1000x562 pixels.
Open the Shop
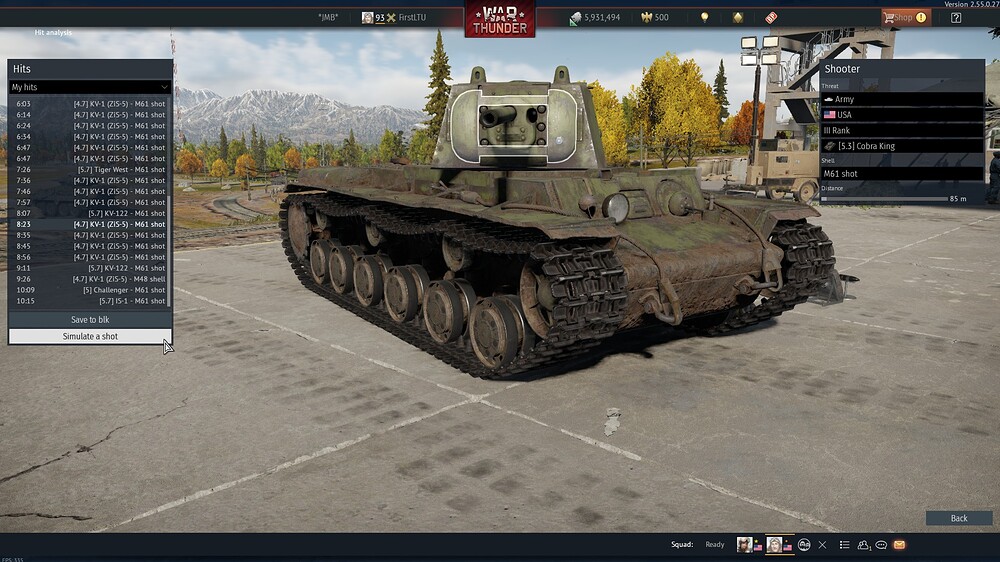pyautogui.click(x=904, y=17)
